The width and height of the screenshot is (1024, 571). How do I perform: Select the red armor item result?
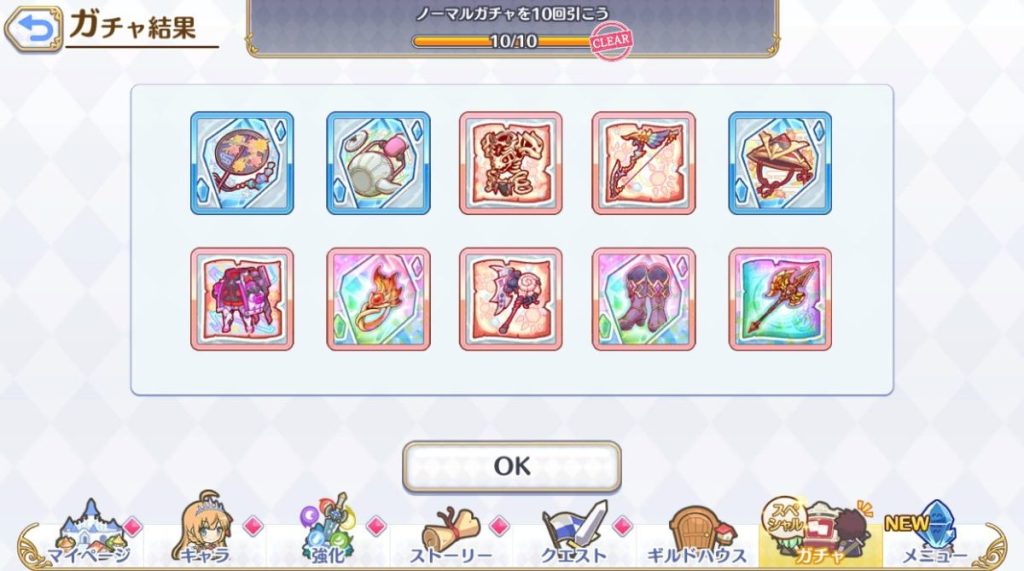(x=242, y=299)
